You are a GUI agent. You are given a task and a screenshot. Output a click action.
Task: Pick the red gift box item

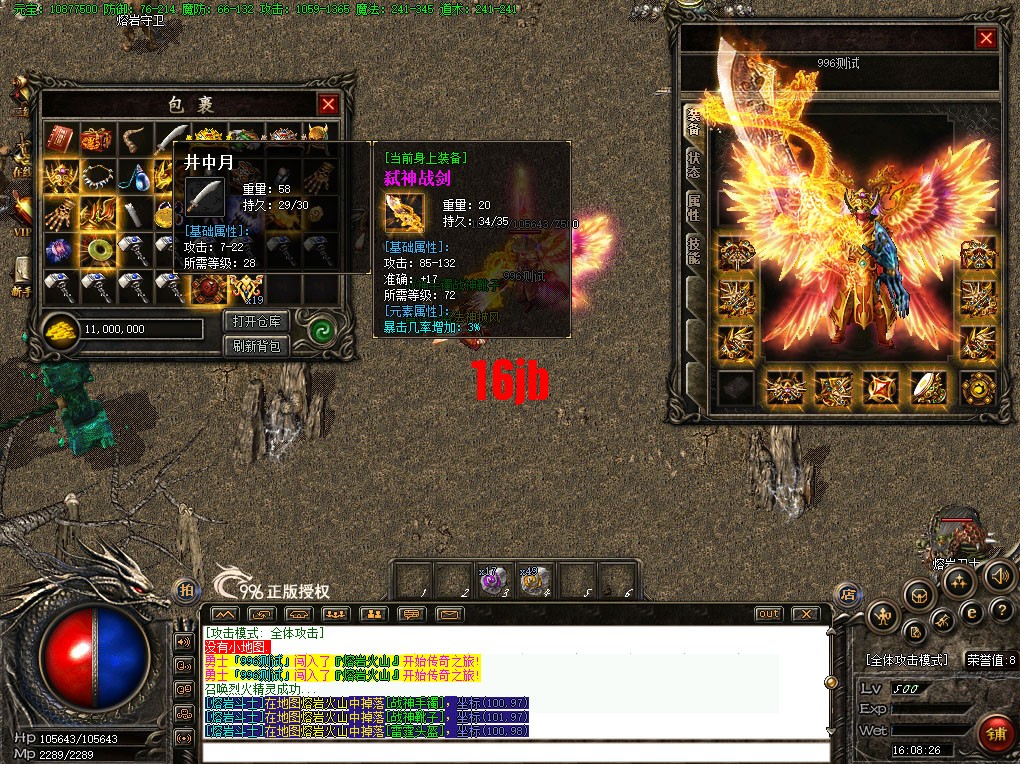pyautogui.click(x=97, y=139)
